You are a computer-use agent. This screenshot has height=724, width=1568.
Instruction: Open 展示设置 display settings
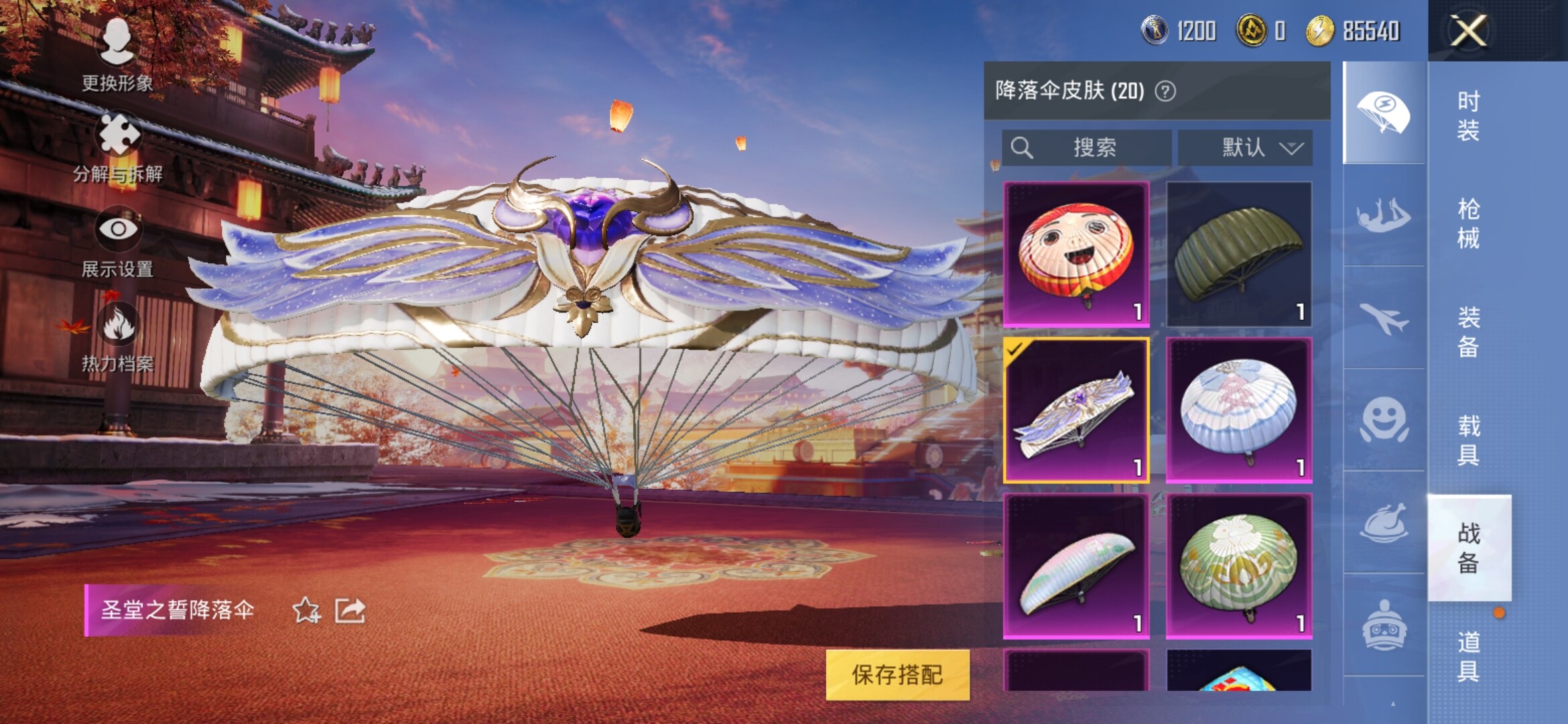(118, 241)
